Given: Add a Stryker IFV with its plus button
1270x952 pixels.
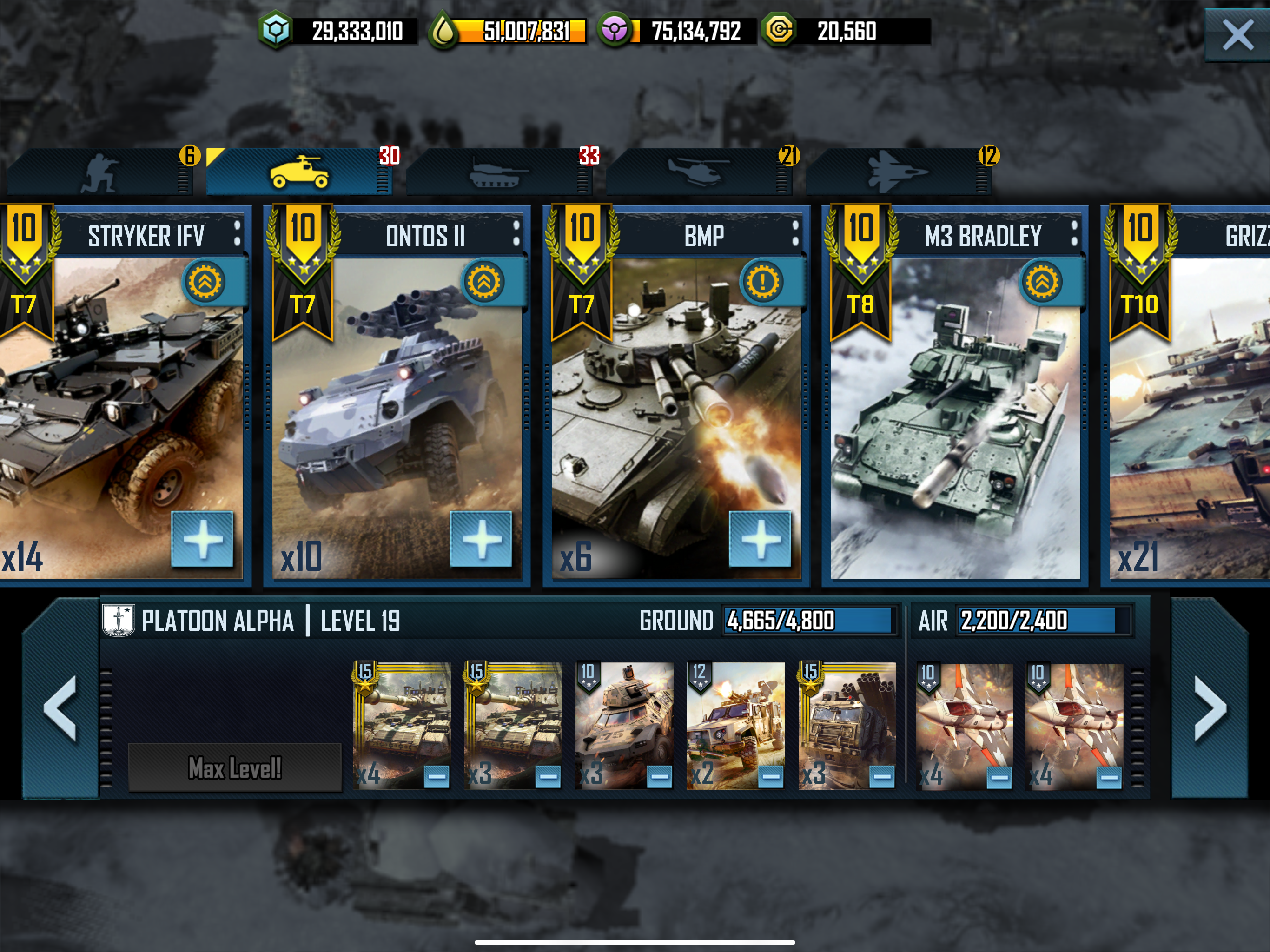Looking at the screenshot, I should click(202, 539).
